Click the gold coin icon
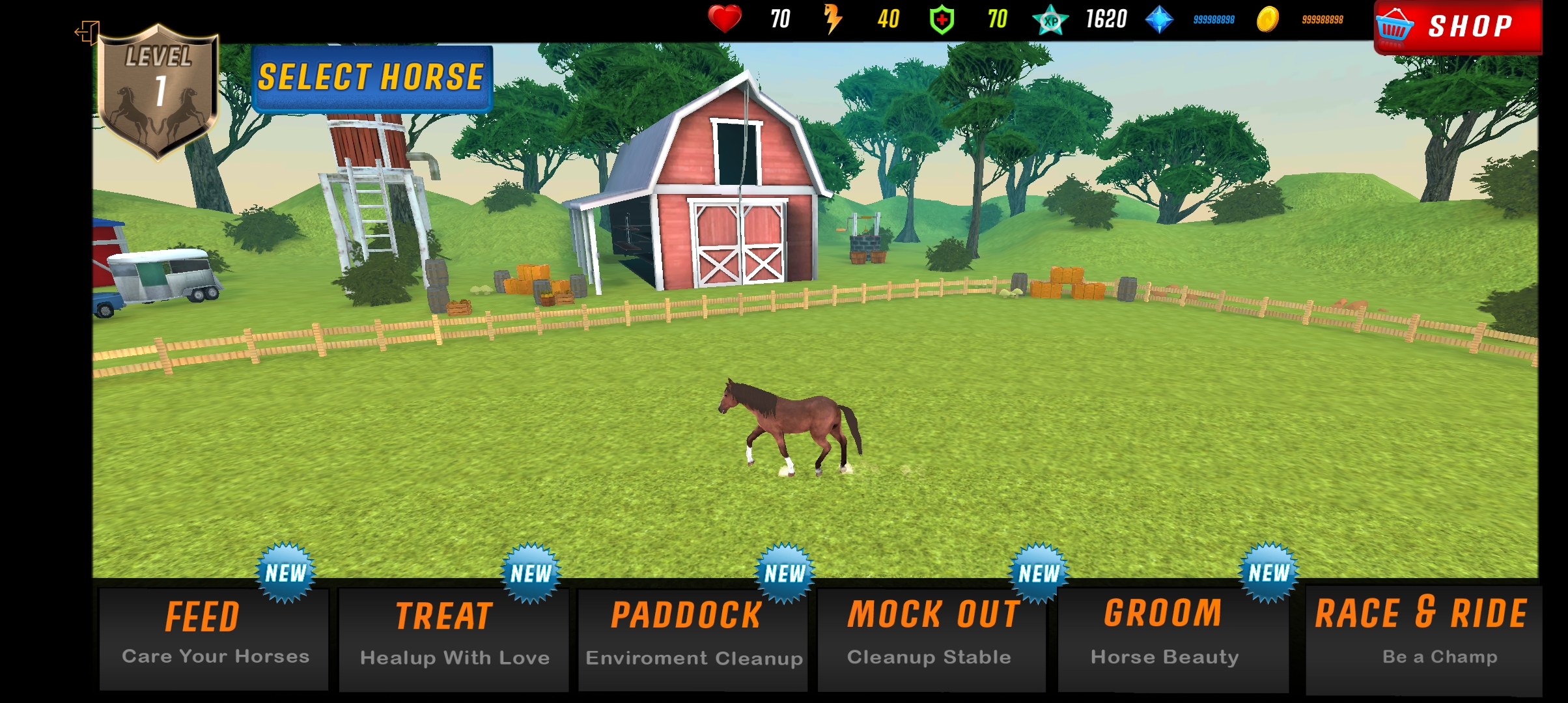 [1267, 20]
